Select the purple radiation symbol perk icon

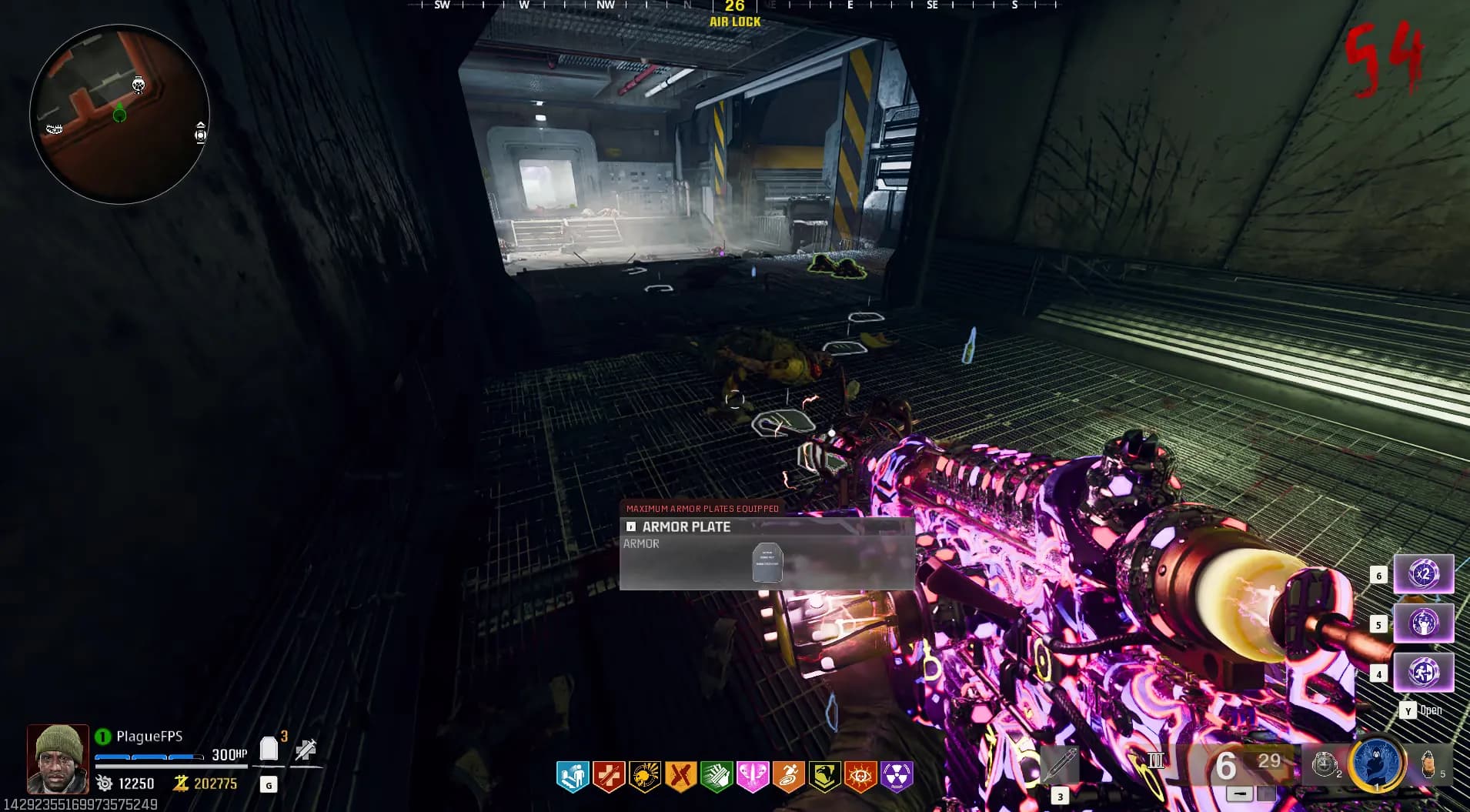tap(897, 777)
